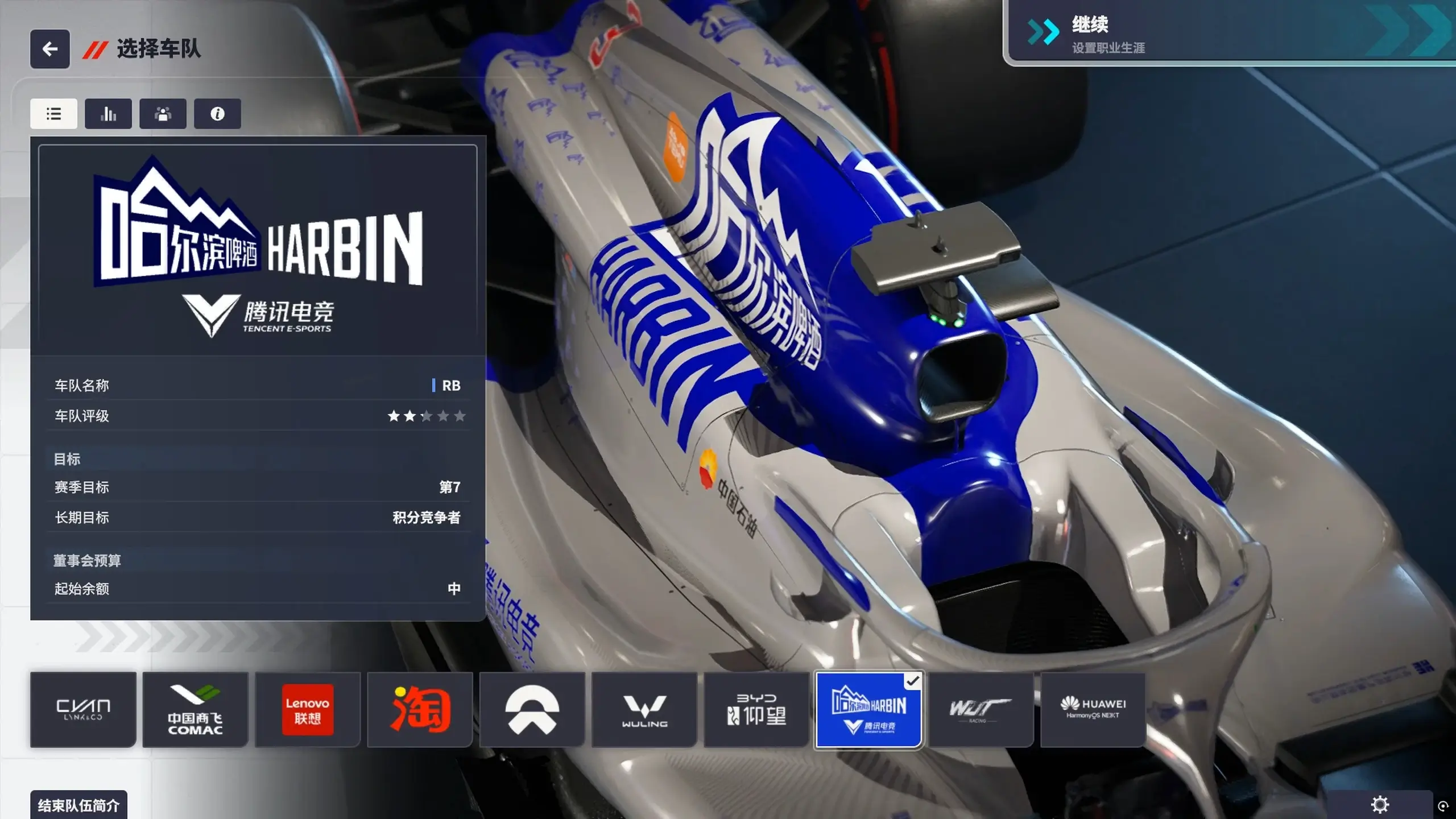Show the team personnel tab

click(x=163, y=114)
